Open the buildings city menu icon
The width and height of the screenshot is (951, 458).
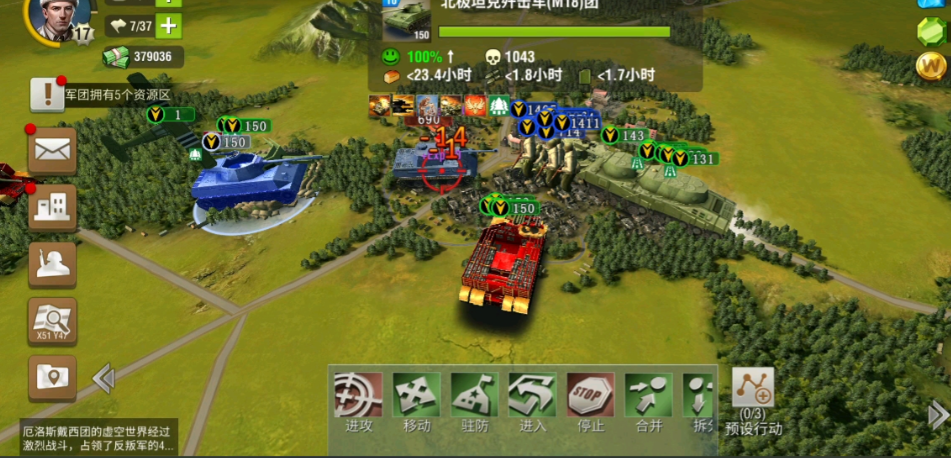pos(52,207)
